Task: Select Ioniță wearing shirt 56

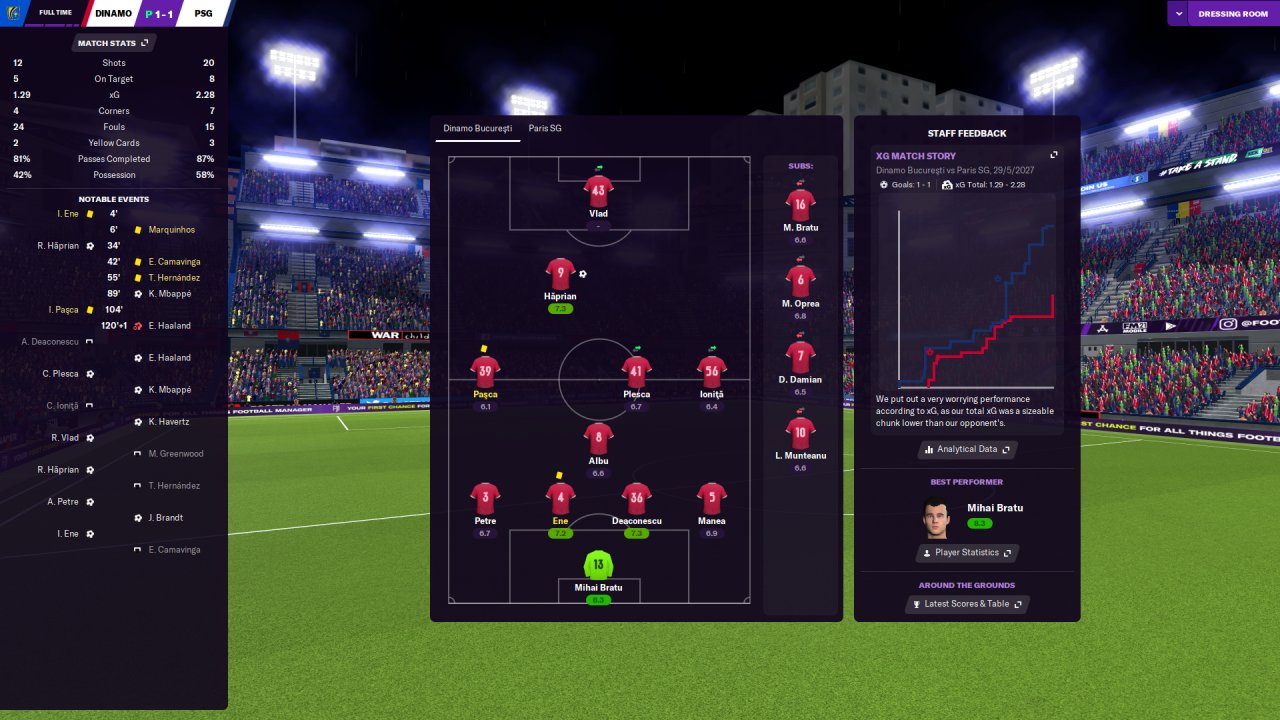Action: [711, 371]
